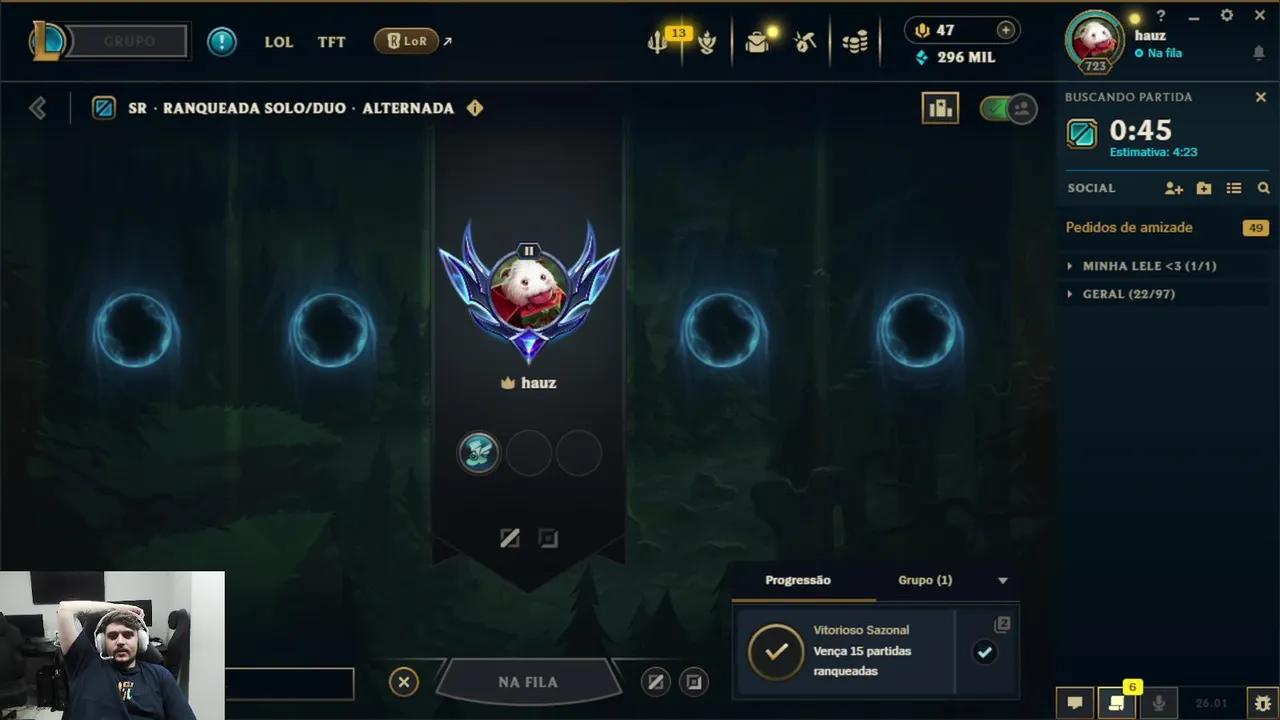Switch to the TFT tab
This screenshot has width=1280, height=720.
coord(331,41)
